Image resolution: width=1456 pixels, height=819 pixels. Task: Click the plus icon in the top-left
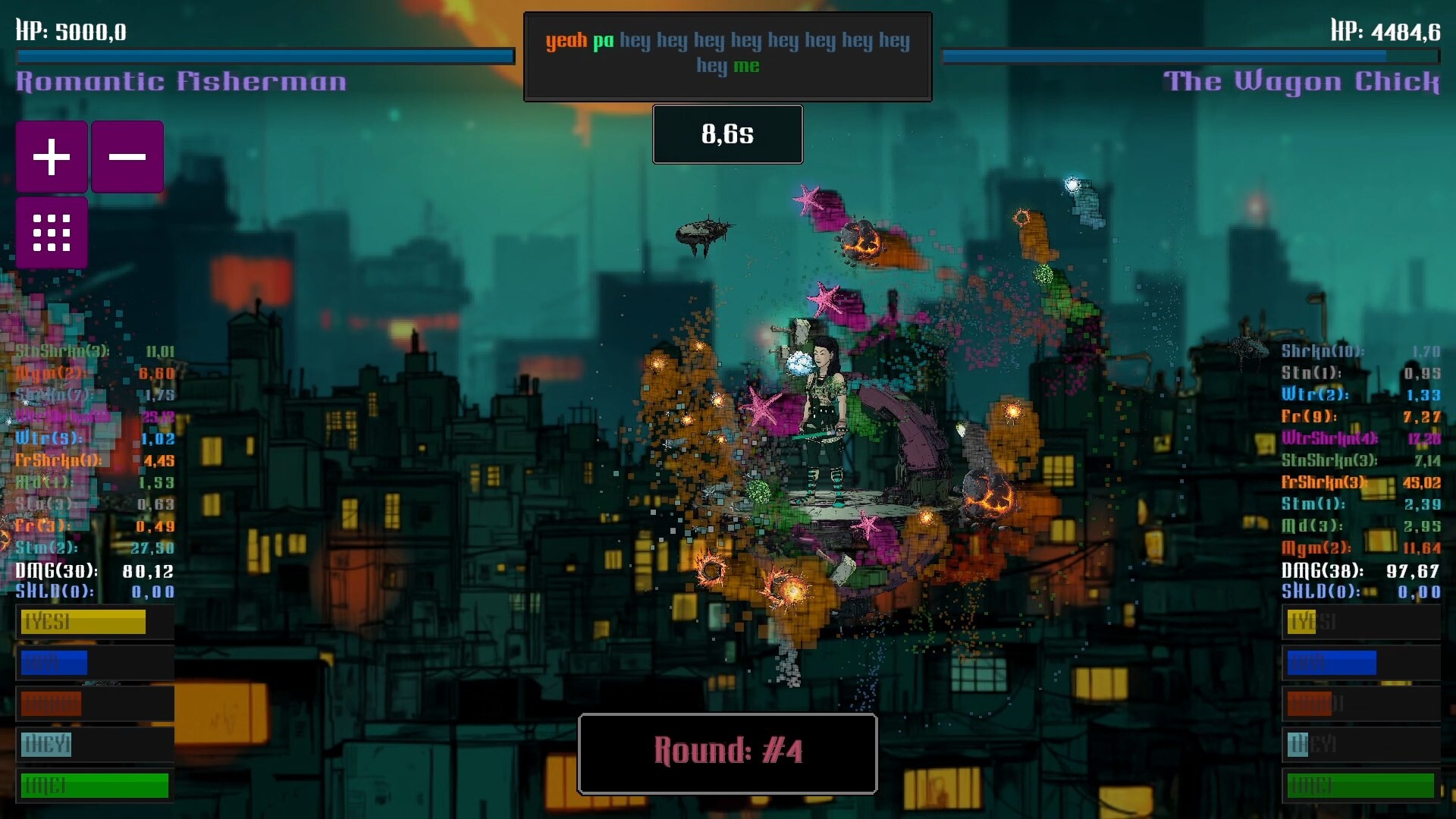51,155
